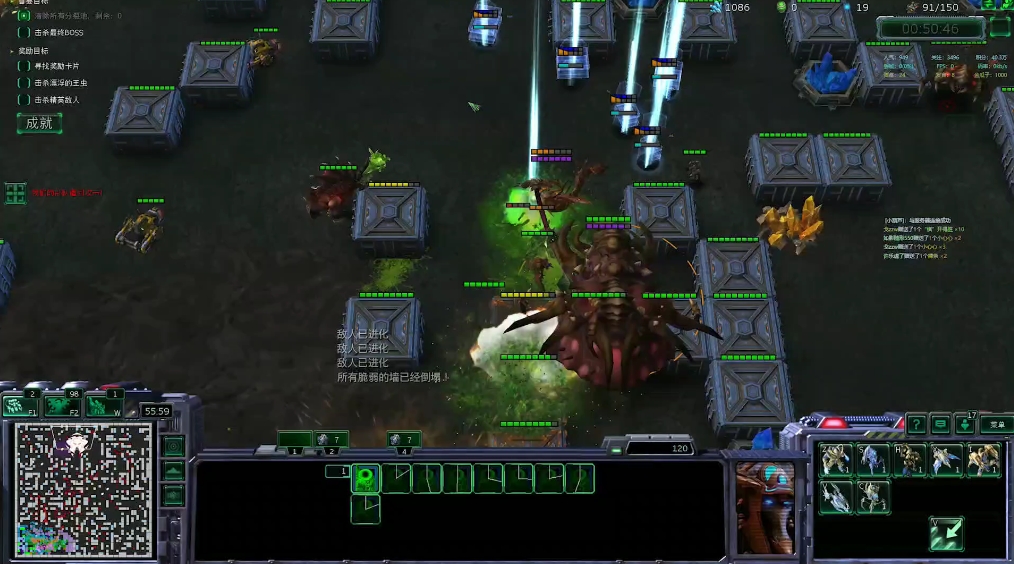Open the help question mark button

point(914,424)
